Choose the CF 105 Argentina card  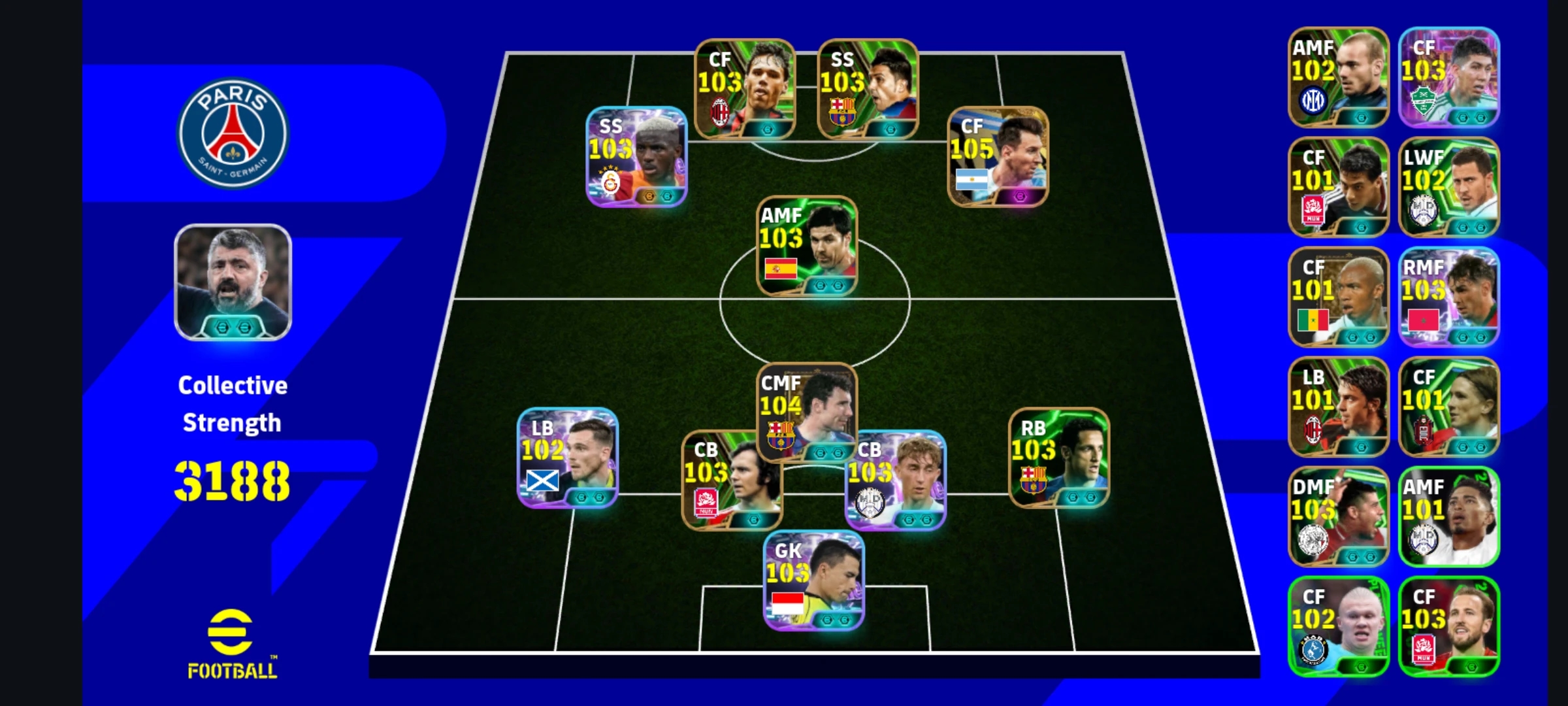point(998,157)
